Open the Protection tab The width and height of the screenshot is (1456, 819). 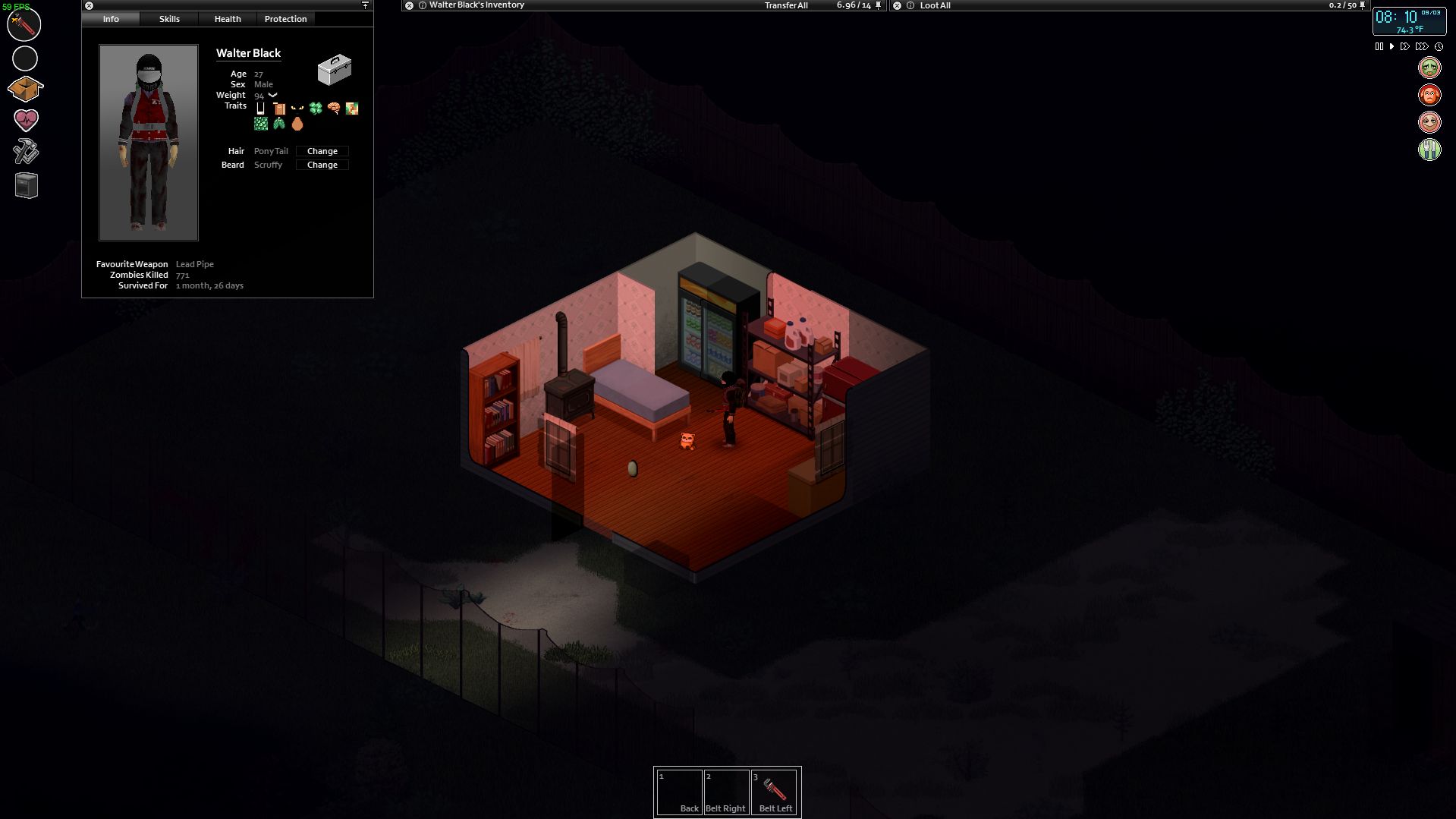tap(285, 18)
